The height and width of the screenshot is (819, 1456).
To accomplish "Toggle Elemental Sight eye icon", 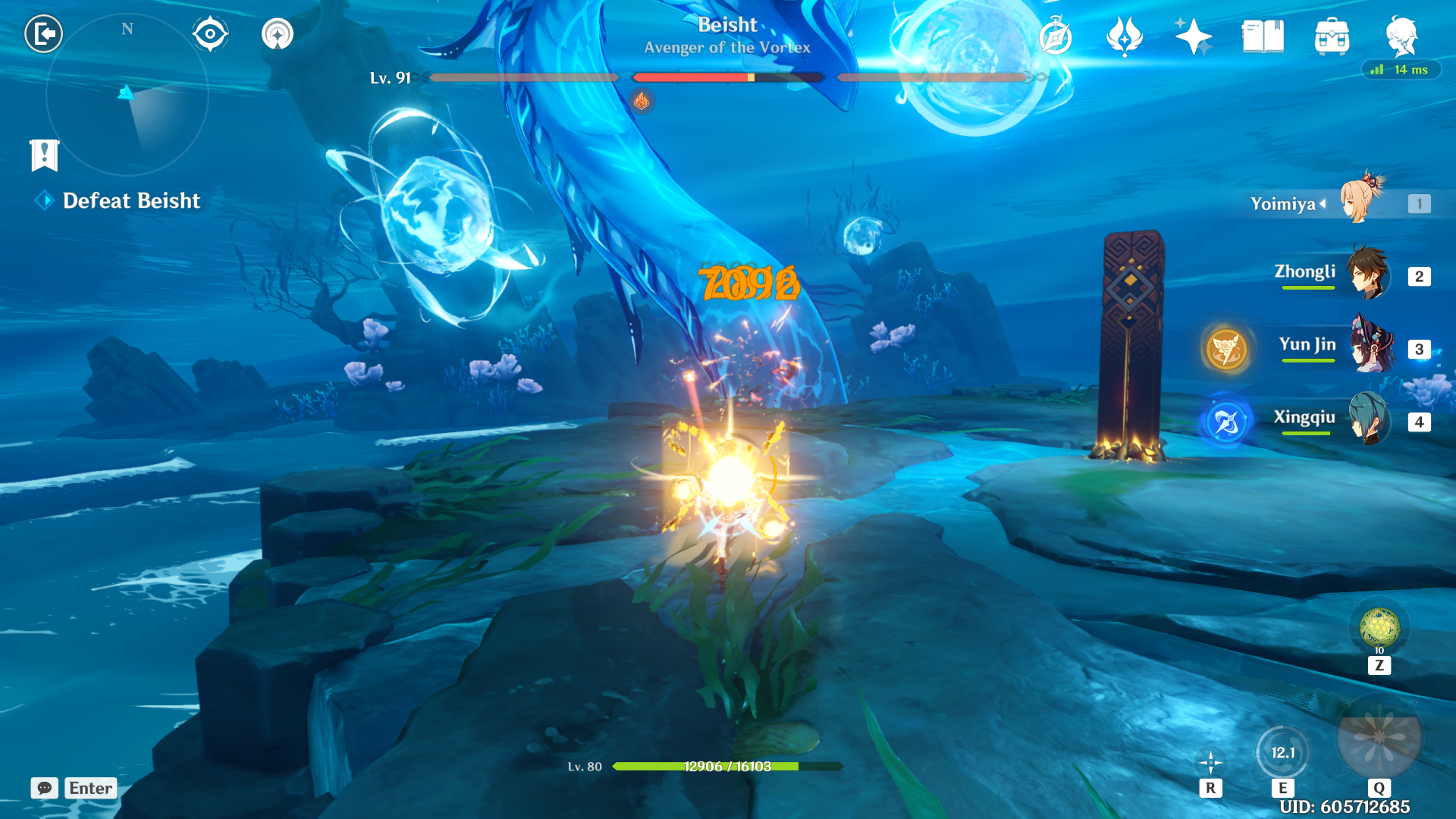I will click(x=210, y=33).
